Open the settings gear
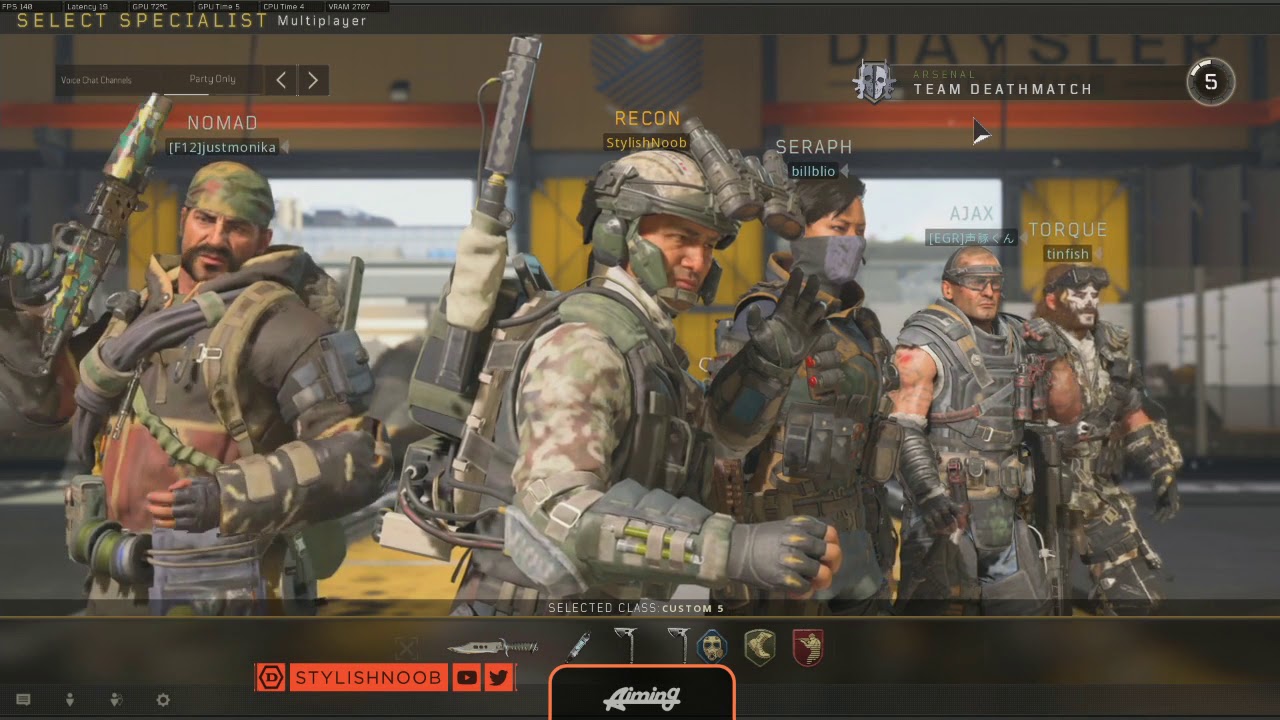 pos(163,700)
